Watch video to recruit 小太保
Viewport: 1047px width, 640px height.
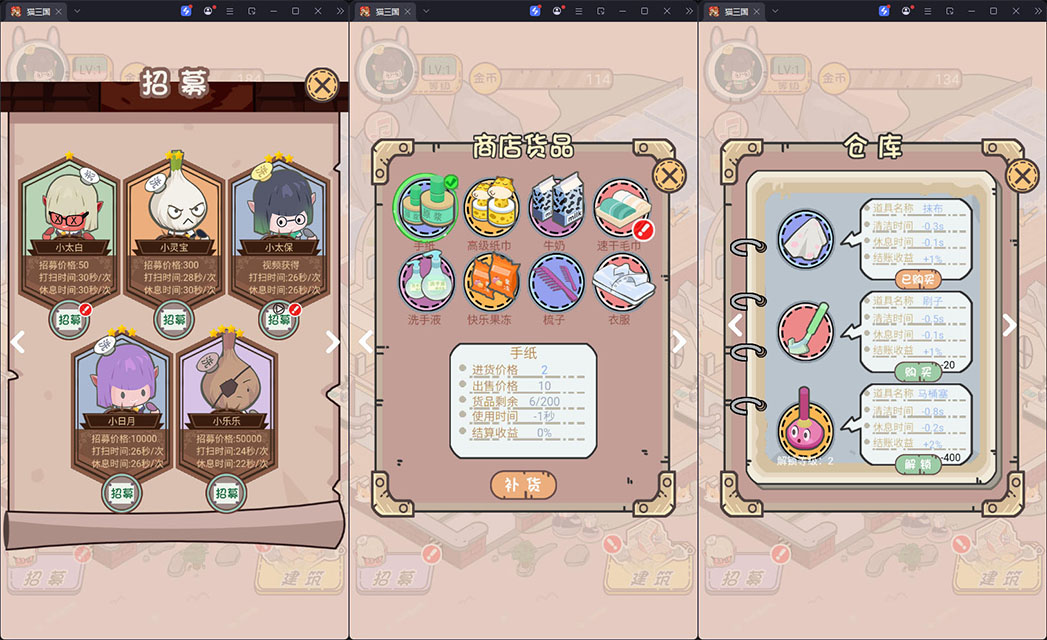[279, 320]
